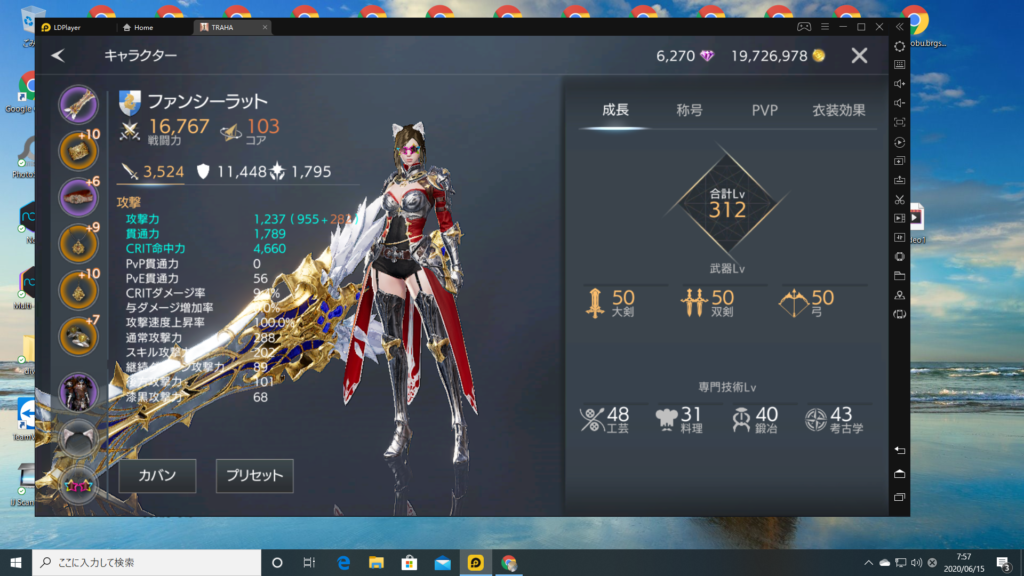Image resolution: width=1024 pixels, height=576 pixels.
Task: Select the PVP tab
Action: (764, 110)
